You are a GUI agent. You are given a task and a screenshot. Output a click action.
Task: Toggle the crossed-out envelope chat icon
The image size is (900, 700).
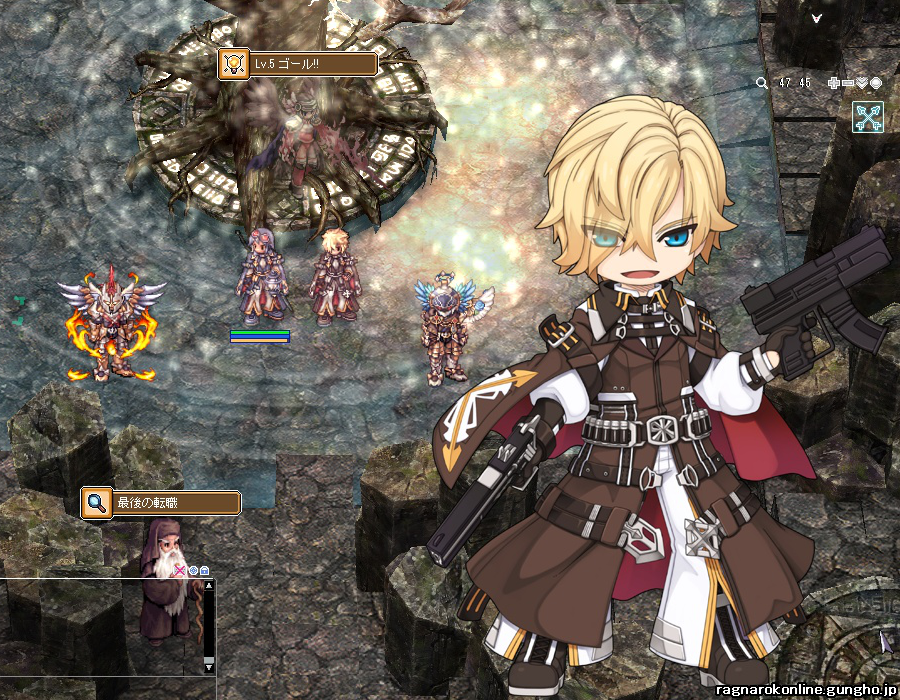(x=181, y=570)
